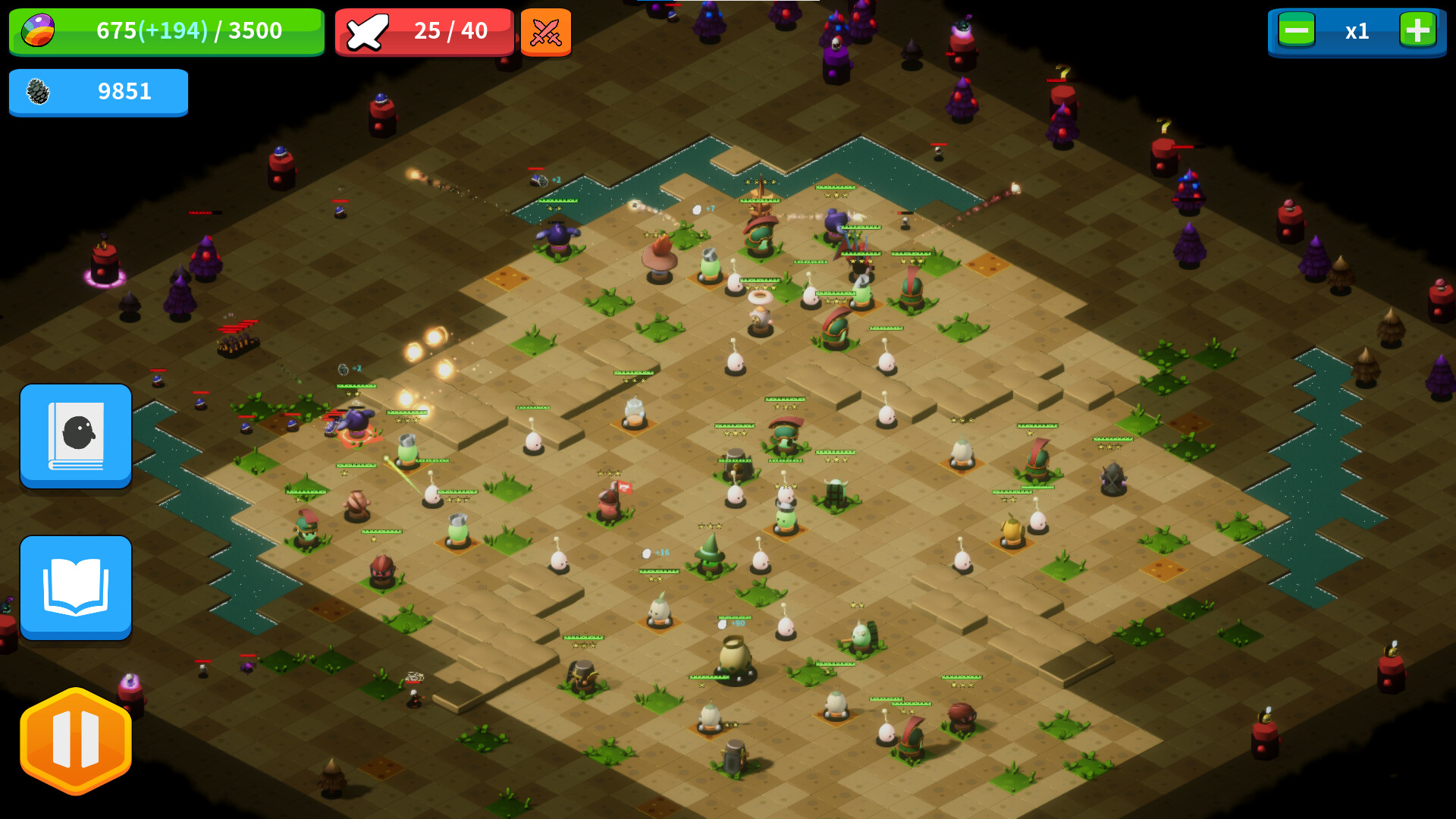Click the pinecone currency icon
The width and height of the screenshot is (1456, 819).
point(36,92)
